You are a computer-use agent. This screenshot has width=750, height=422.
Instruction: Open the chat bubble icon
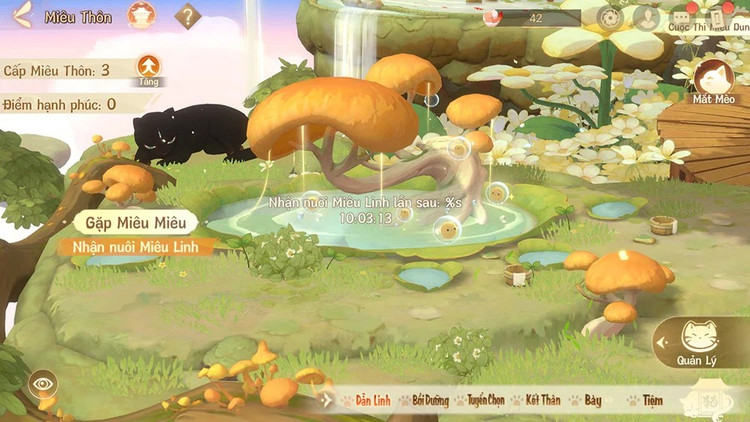point(682,17)
